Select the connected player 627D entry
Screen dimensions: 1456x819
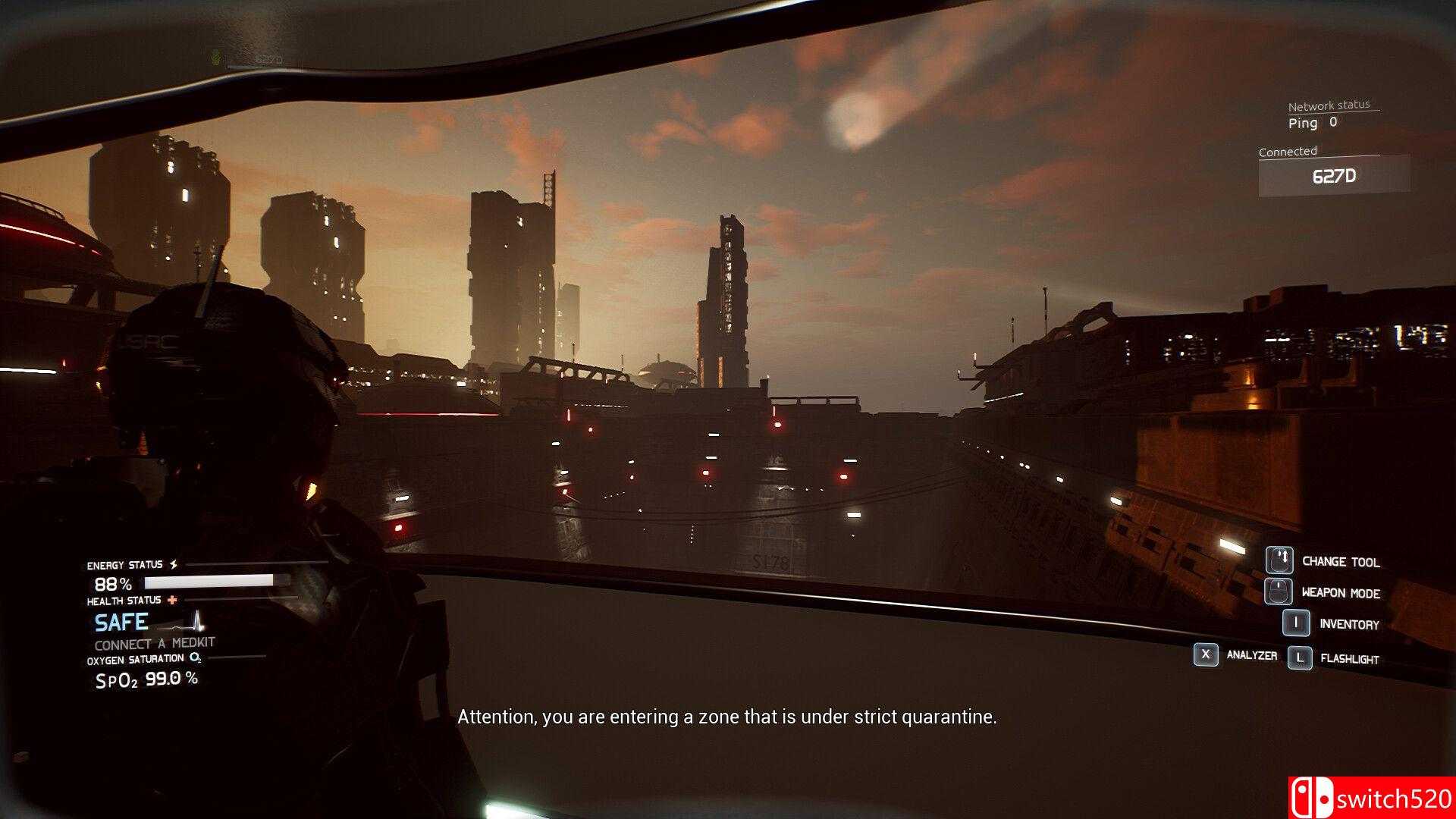(x=1333, y=177)
